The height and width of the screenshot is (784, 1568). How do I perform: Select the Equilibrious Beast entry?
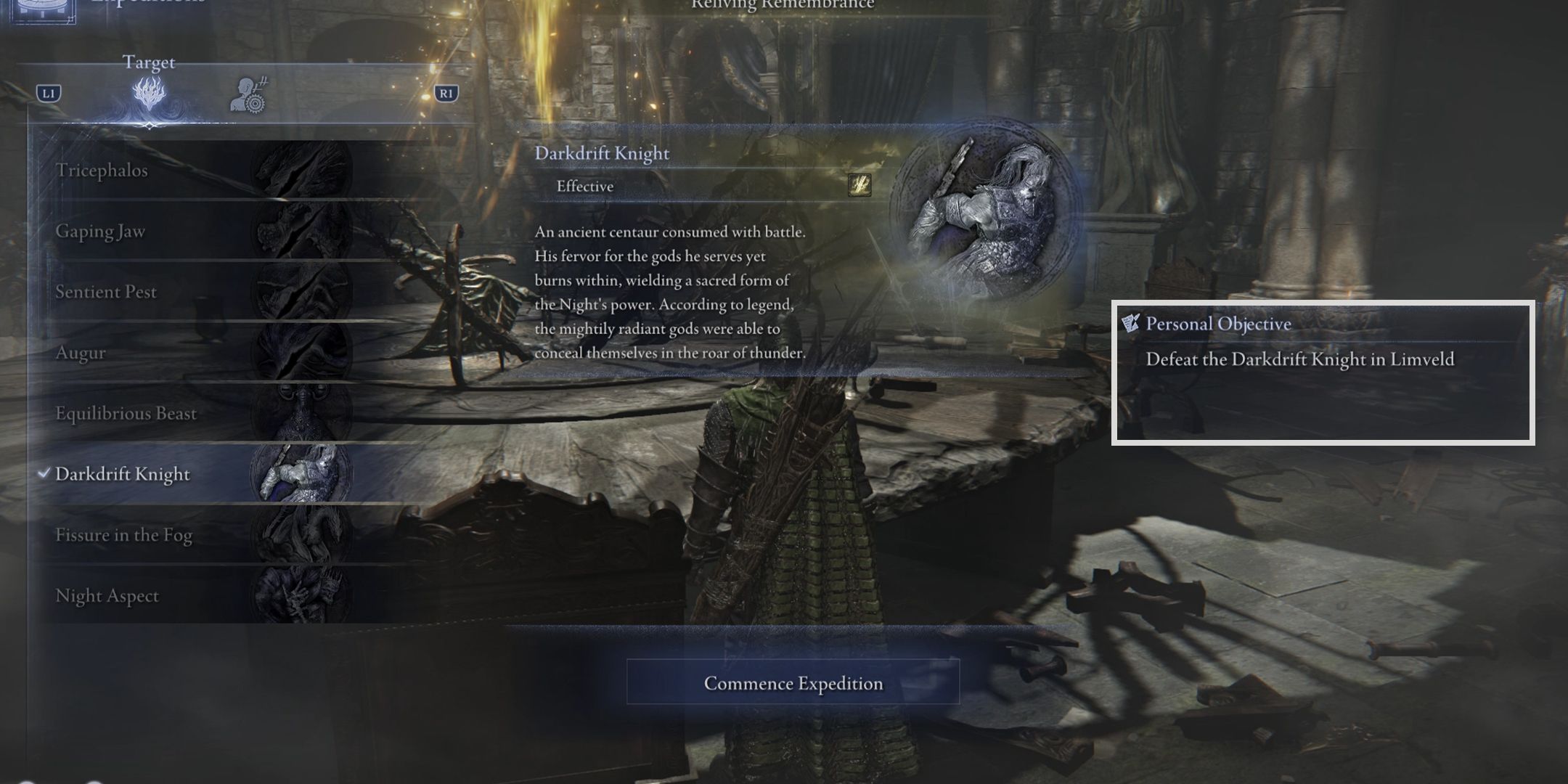[x=126, y=414]
